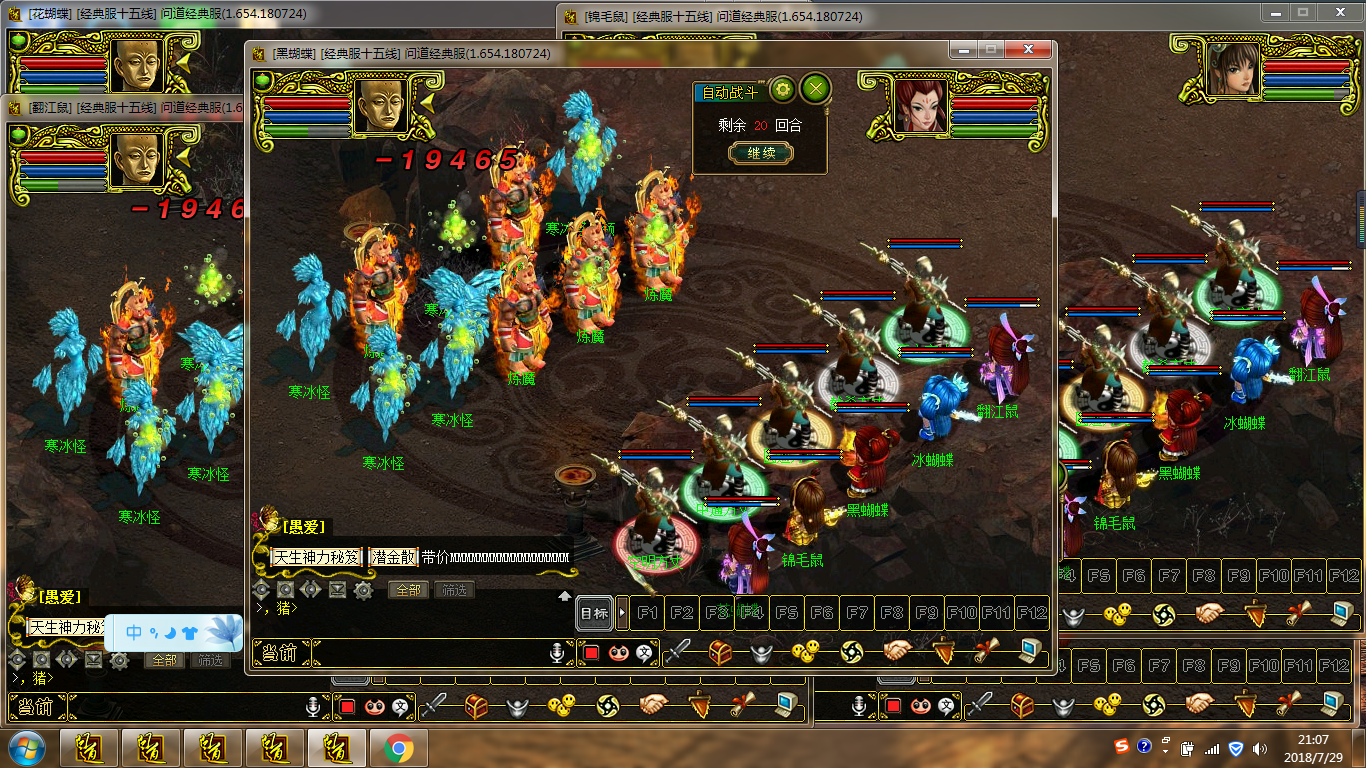The width and height of the screenshot is (1366, 768).
Task: Click the 当前 chat channel selector in 黑蝴蝶 window
Action: 281,653
